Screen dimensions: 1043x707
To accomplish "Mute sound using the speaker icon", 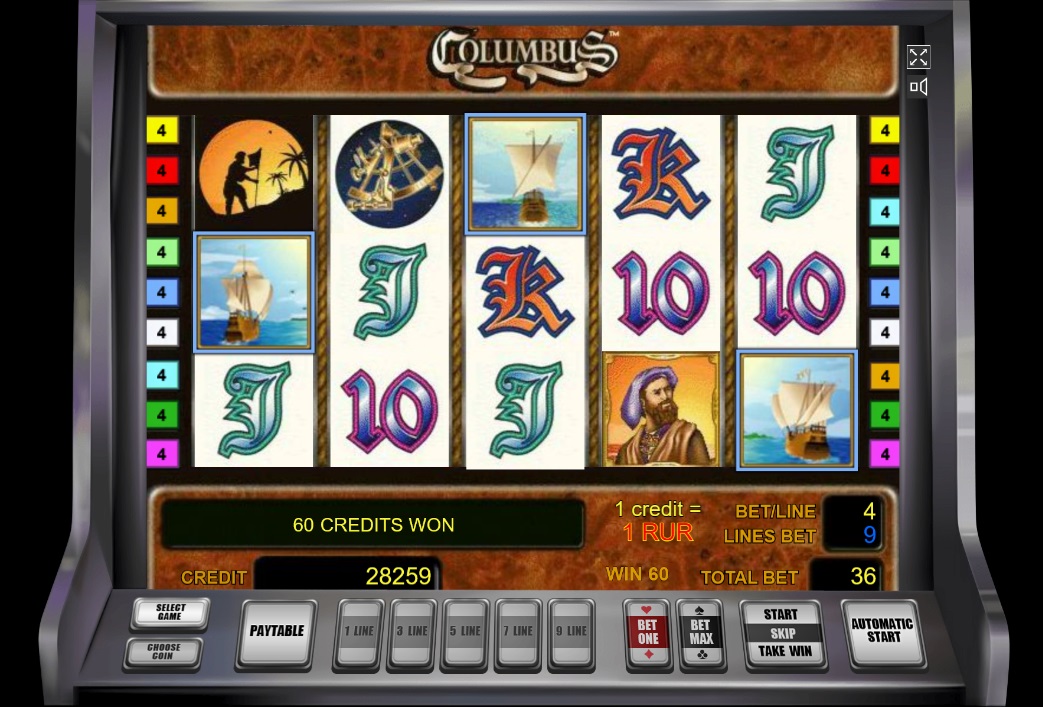I will pyautogui.click(x=918, y=87).
